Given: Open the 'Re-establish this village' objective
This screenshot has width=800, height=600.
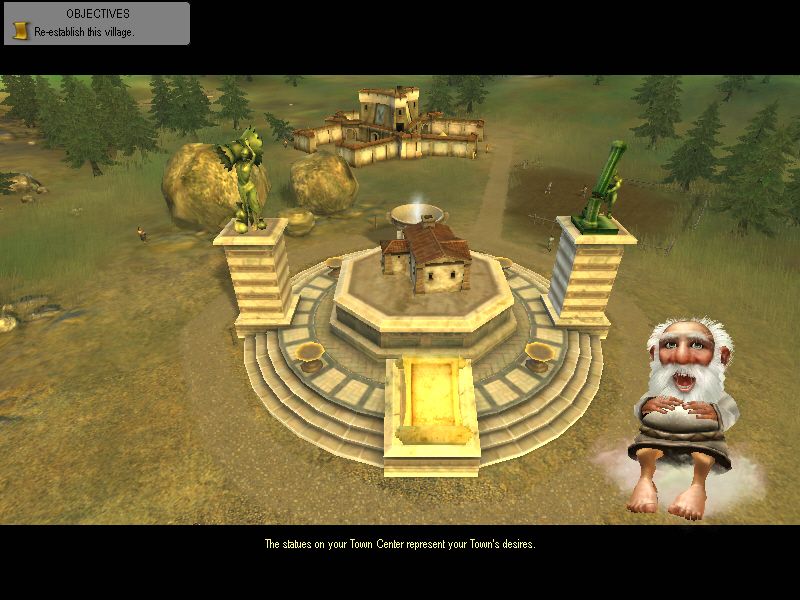Looking at the screenshot, I should click(84, 32).
